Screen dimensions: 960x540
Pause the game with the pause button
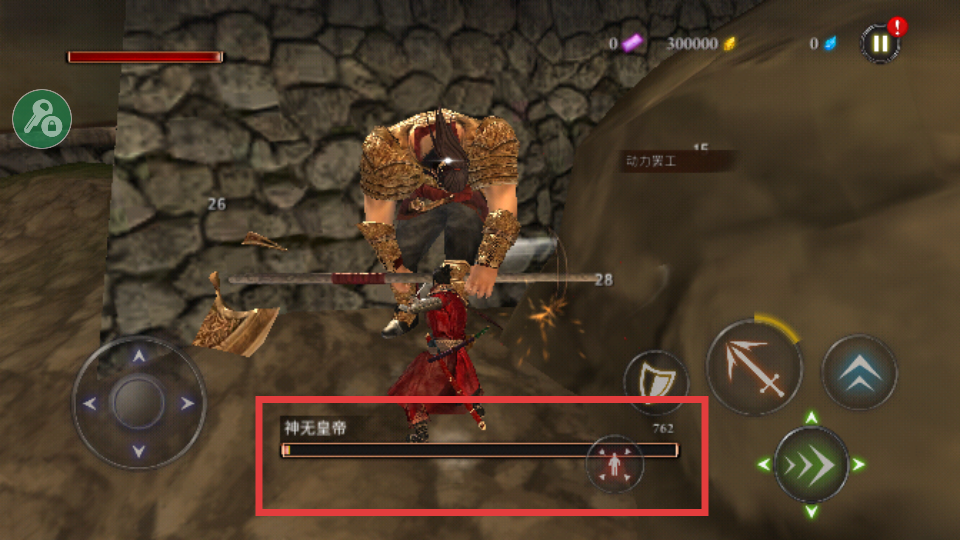pos(879,43)
